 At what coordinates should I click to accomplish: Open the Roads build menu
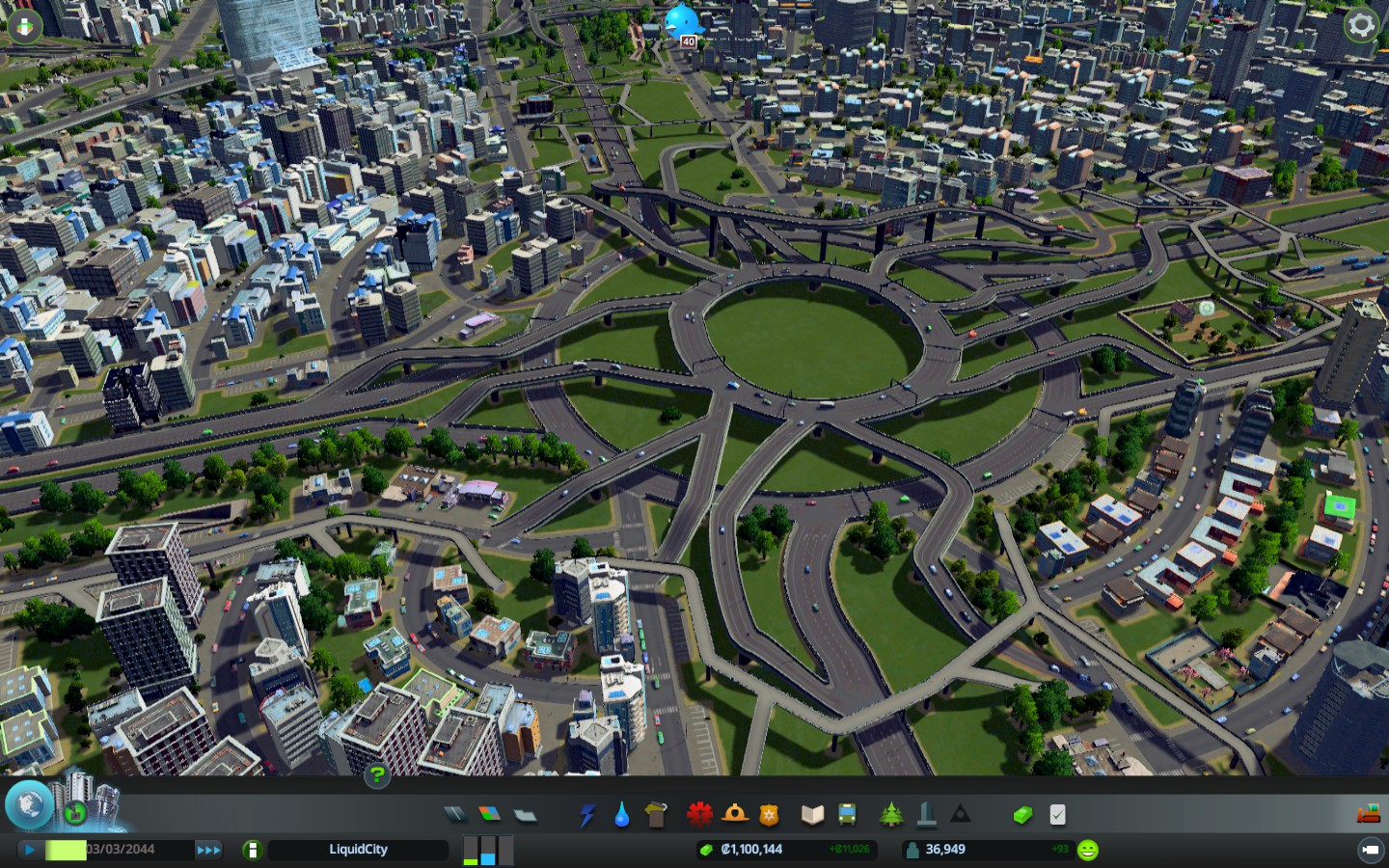(454, 815)
